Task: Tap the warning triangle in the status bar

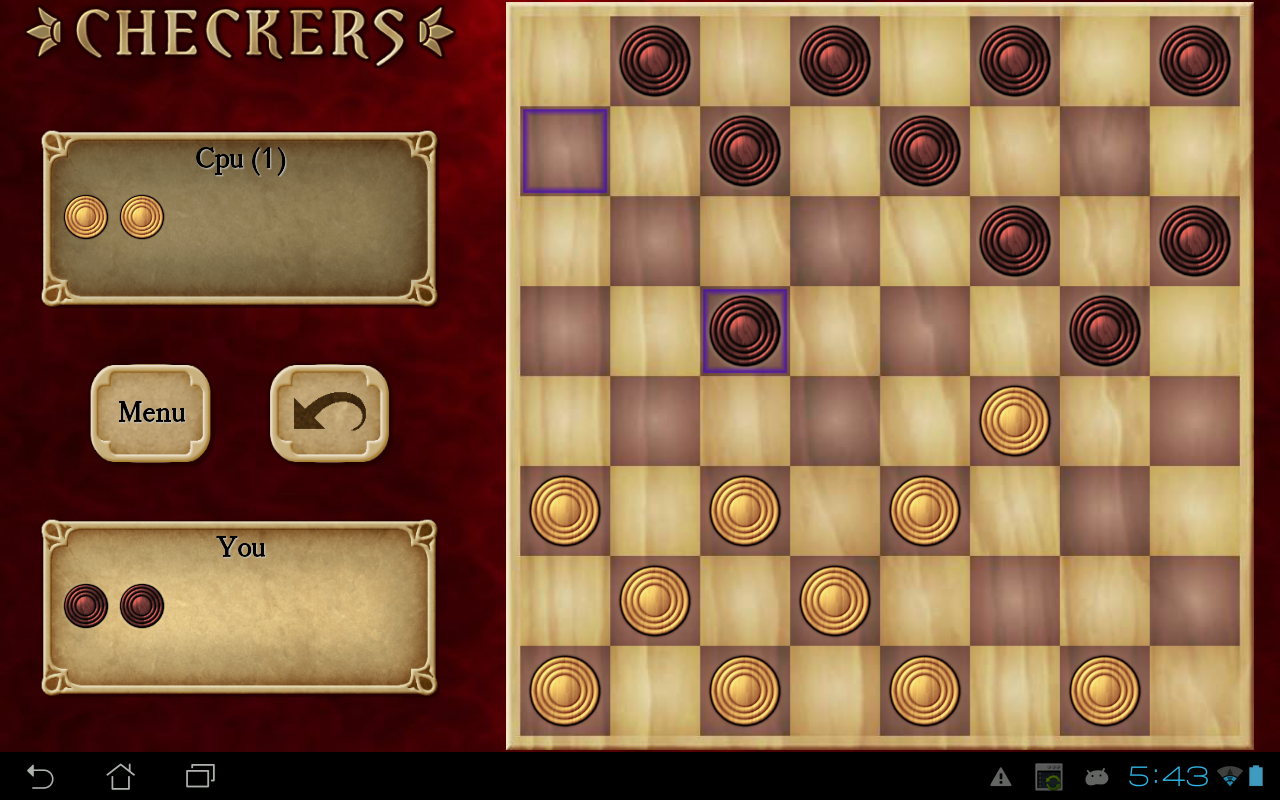Action: point(999,776)
